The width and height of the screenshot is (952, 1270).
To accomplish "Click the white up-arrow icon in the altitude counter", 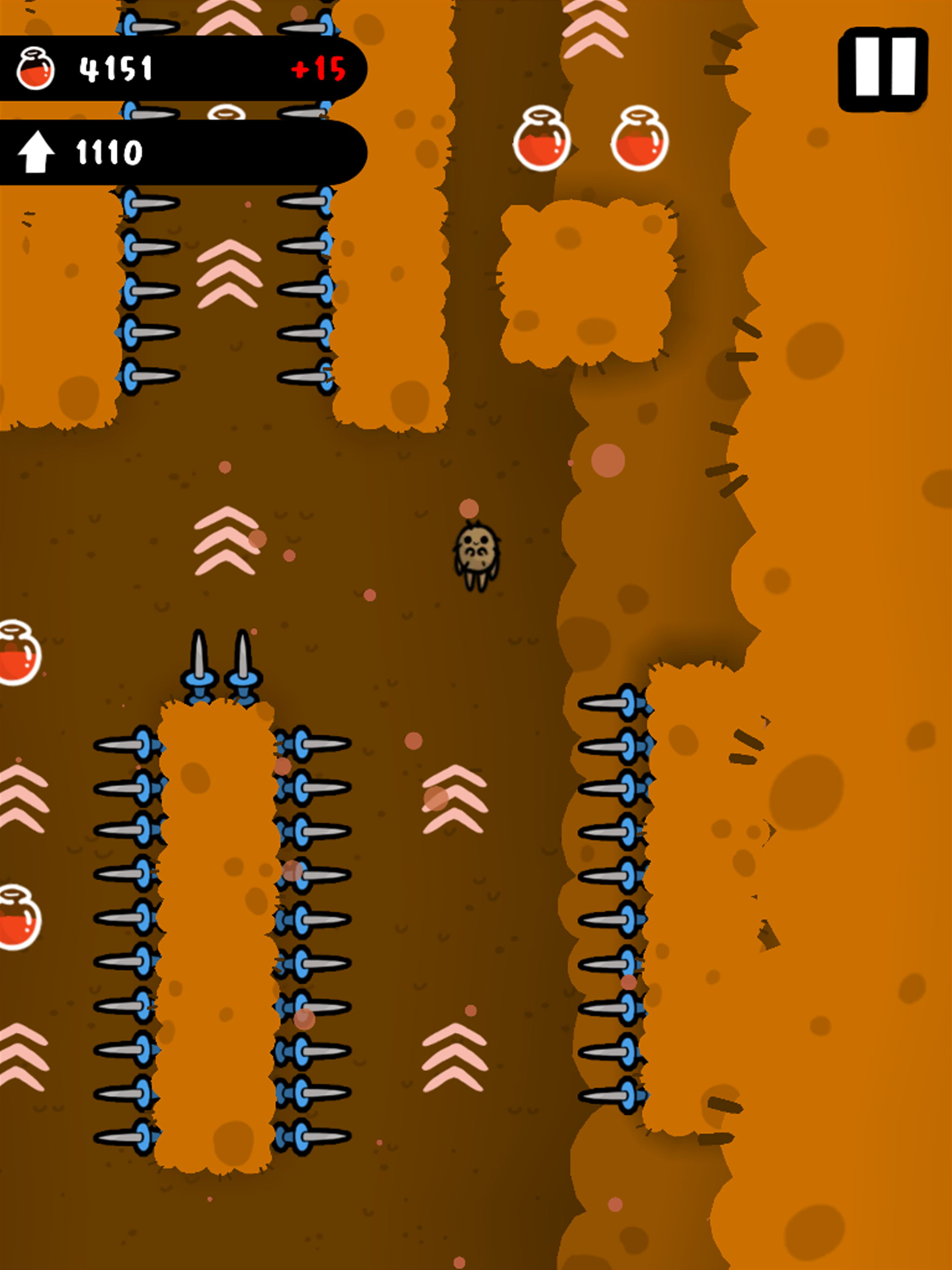I will (36, 151).
